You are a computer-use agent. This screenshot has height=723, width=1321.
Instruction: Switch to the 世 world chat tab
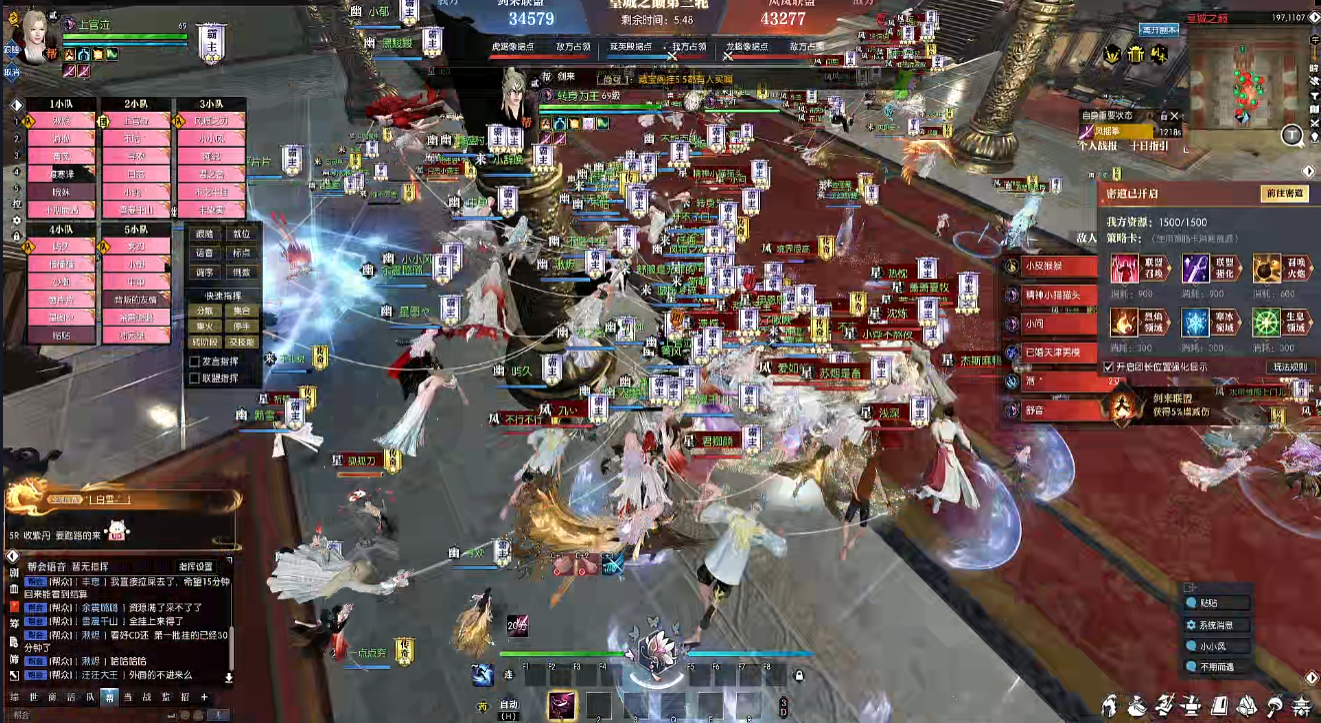pyautogui.click(x=32, y=697)
